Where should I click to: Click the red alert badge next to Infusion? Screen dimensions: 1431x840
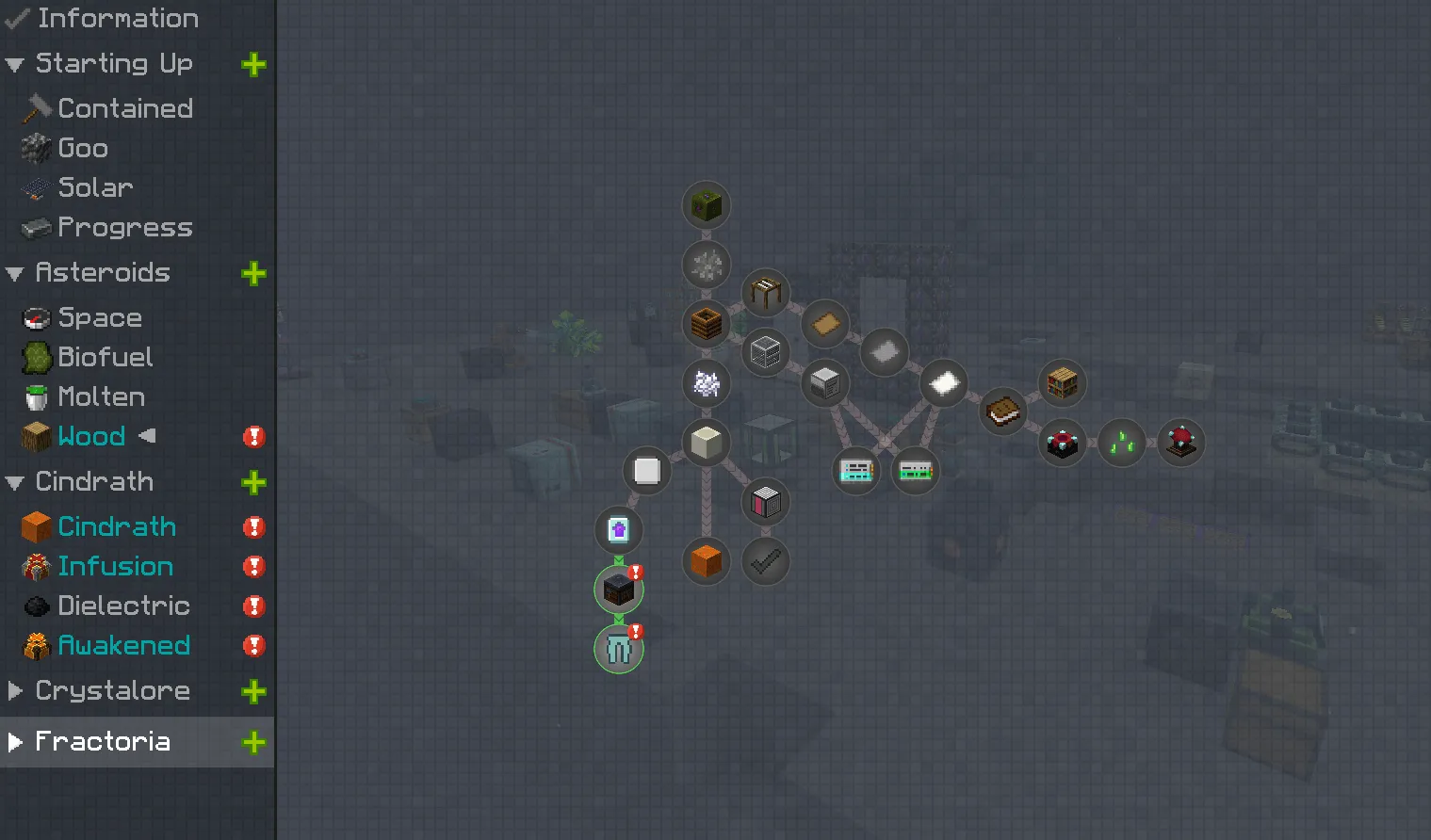pyautogui.click(x=252, y=566)
